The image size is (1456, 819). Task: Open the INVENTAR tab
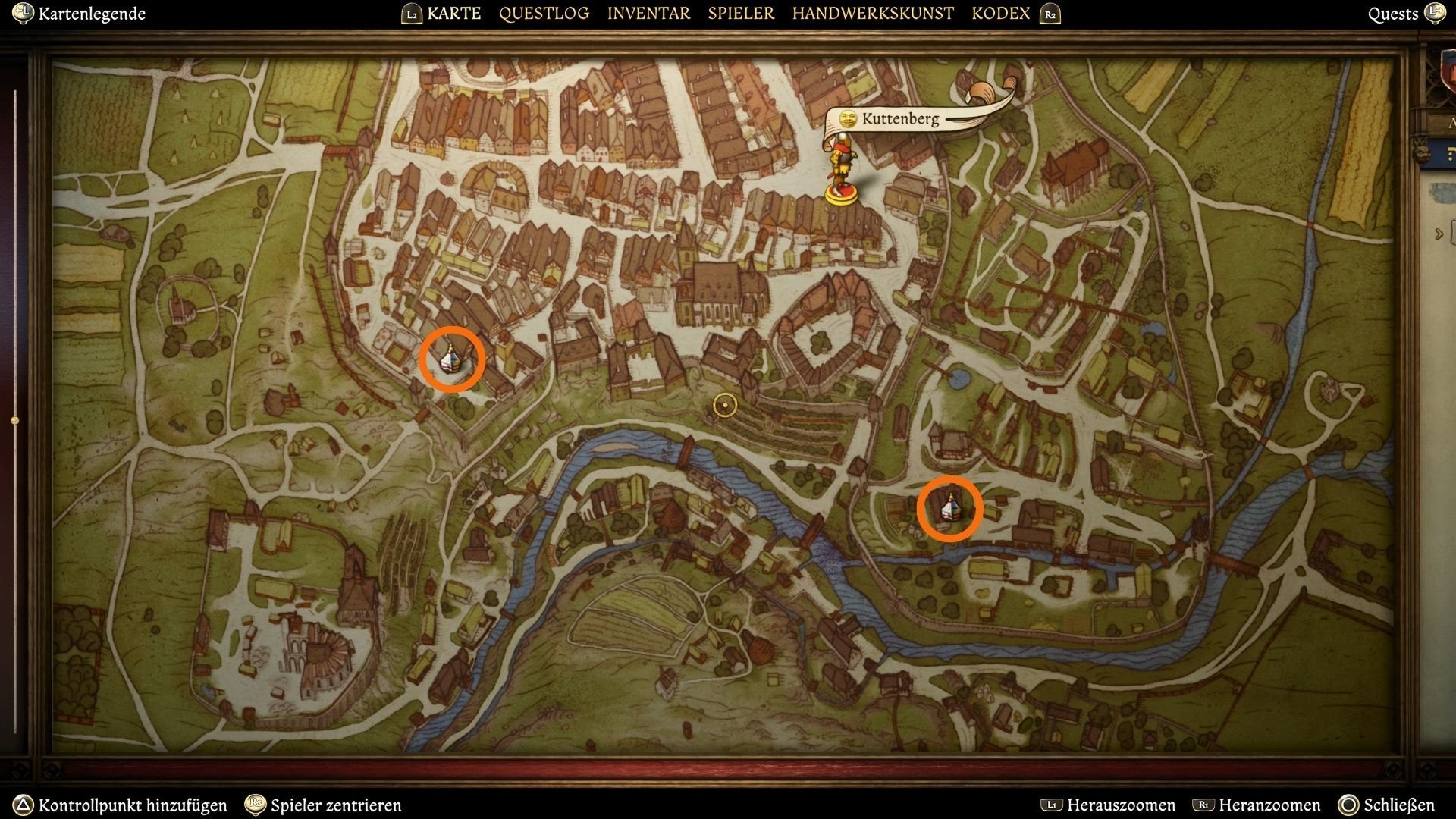coord(648,13)
